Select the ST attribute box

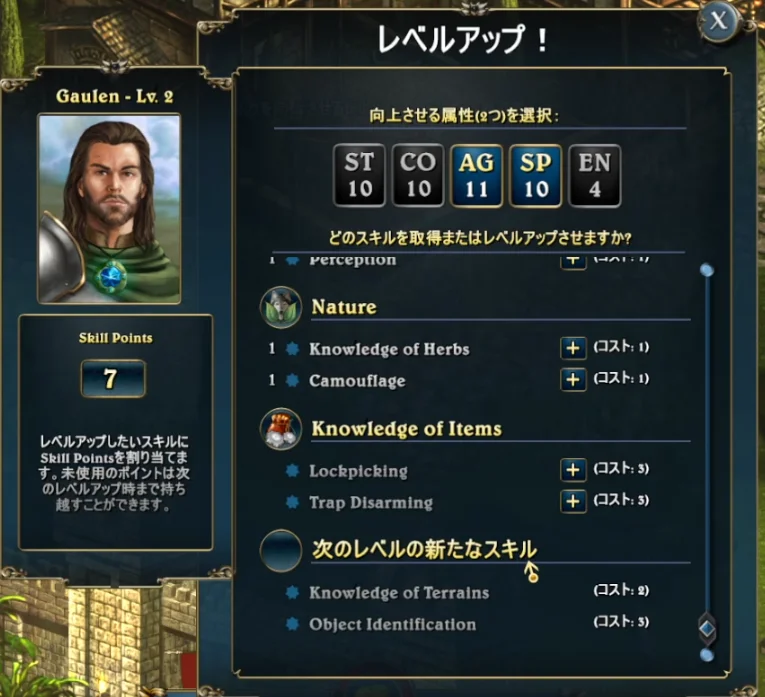coord(359,175)
